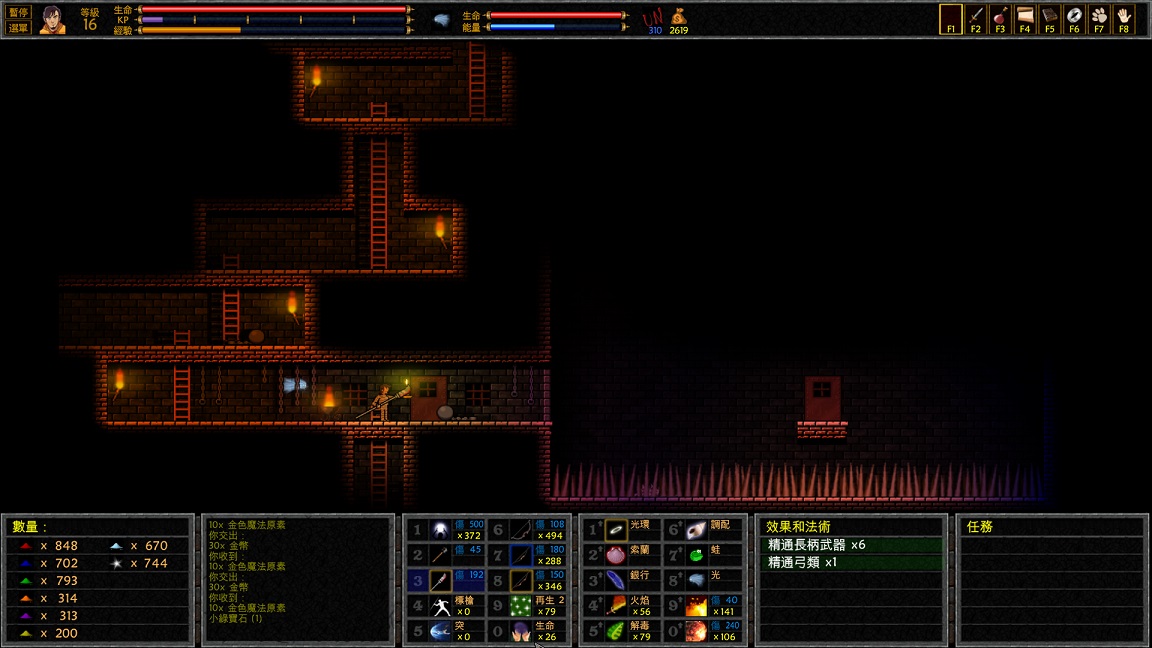Select the F2 sword tab
This screenshot has height=648, width=1152.
(x=975, y=19)
